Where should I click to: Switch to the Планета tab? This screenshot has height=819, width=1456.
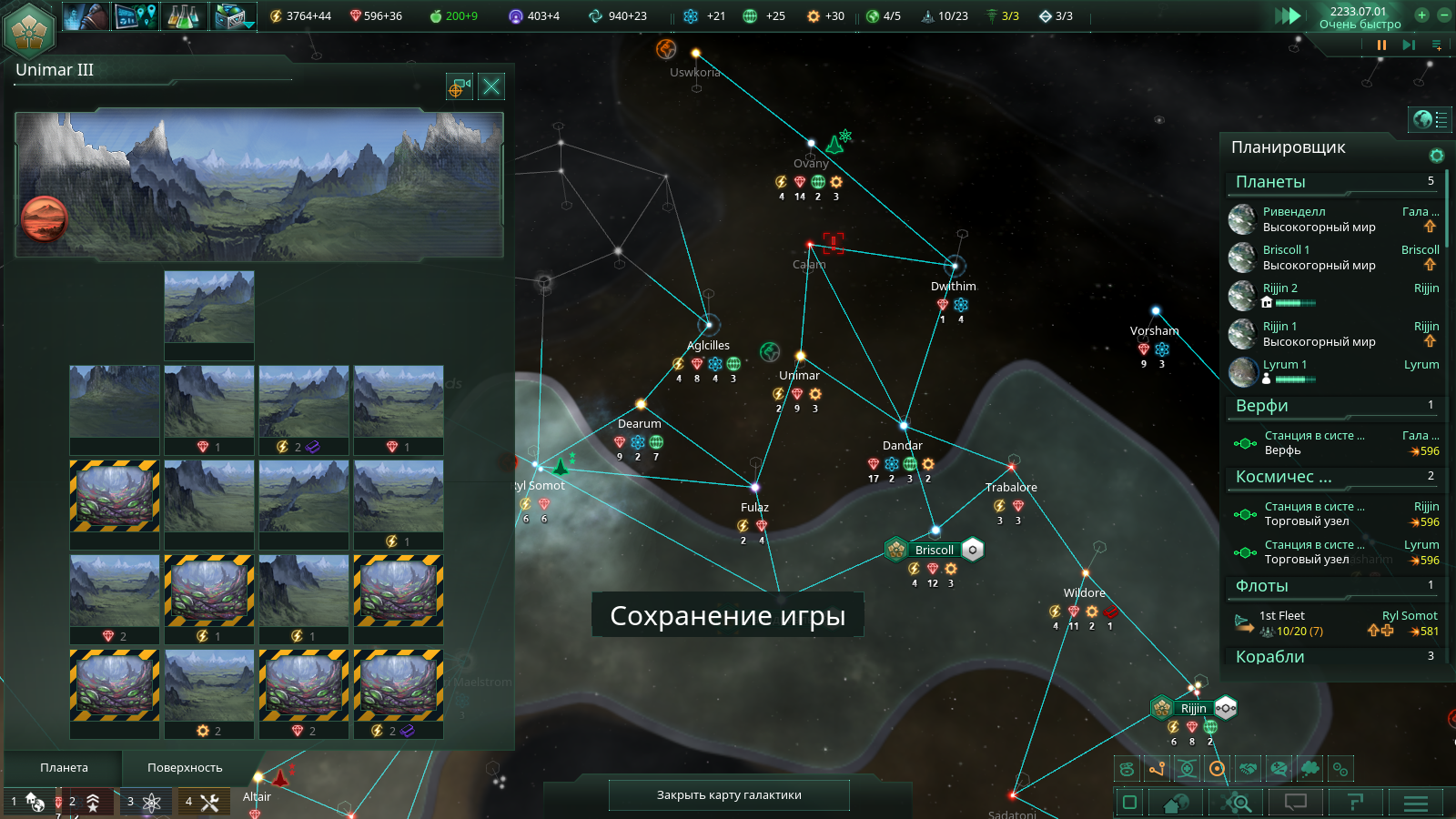tap(64, 767)
